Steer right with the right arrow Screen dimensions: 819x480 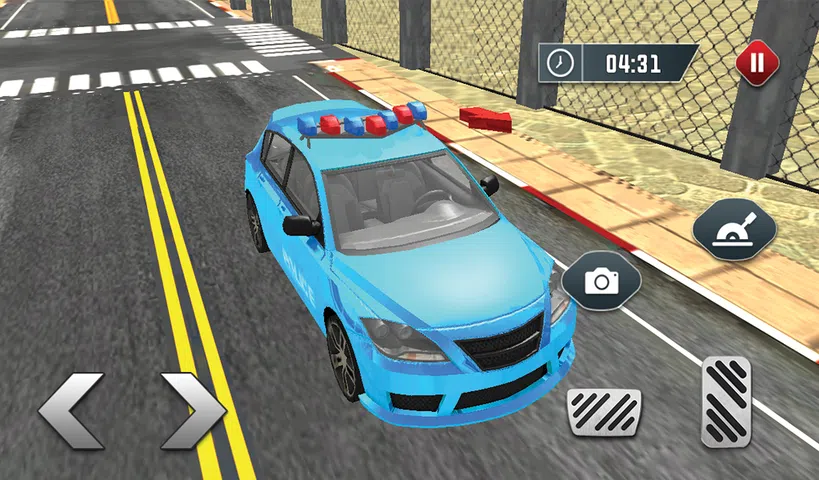[193, 411]
